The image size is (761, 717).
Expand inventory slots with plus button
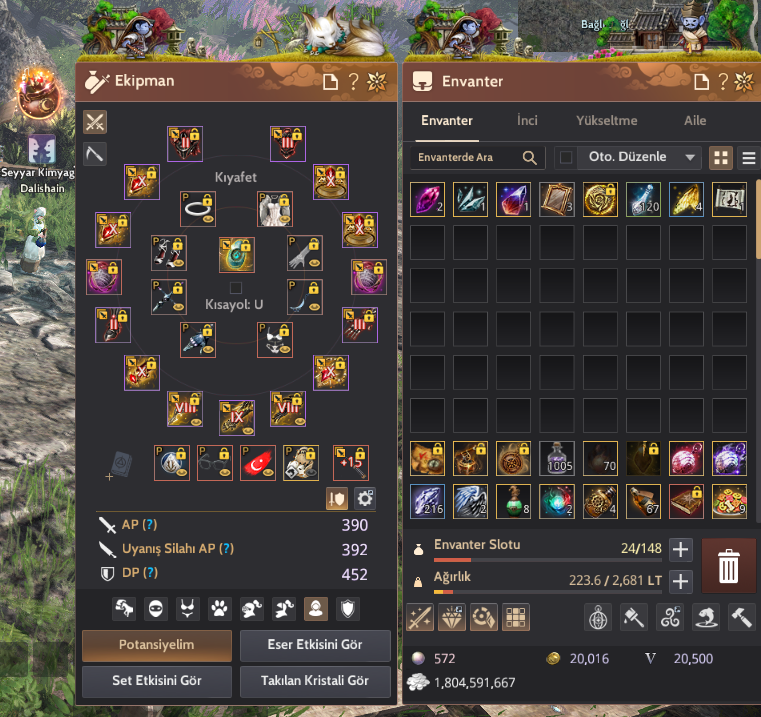click(x=680, y=549)
